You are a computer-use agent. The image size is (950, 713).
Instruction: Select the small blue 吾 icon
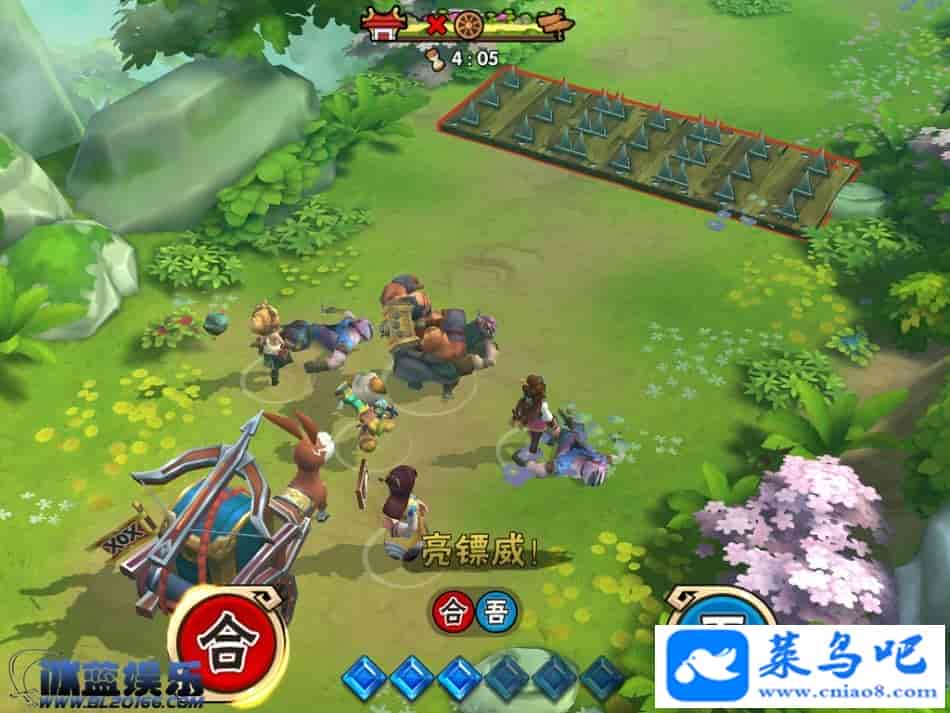pyautogui.click(x=490, y=611)
